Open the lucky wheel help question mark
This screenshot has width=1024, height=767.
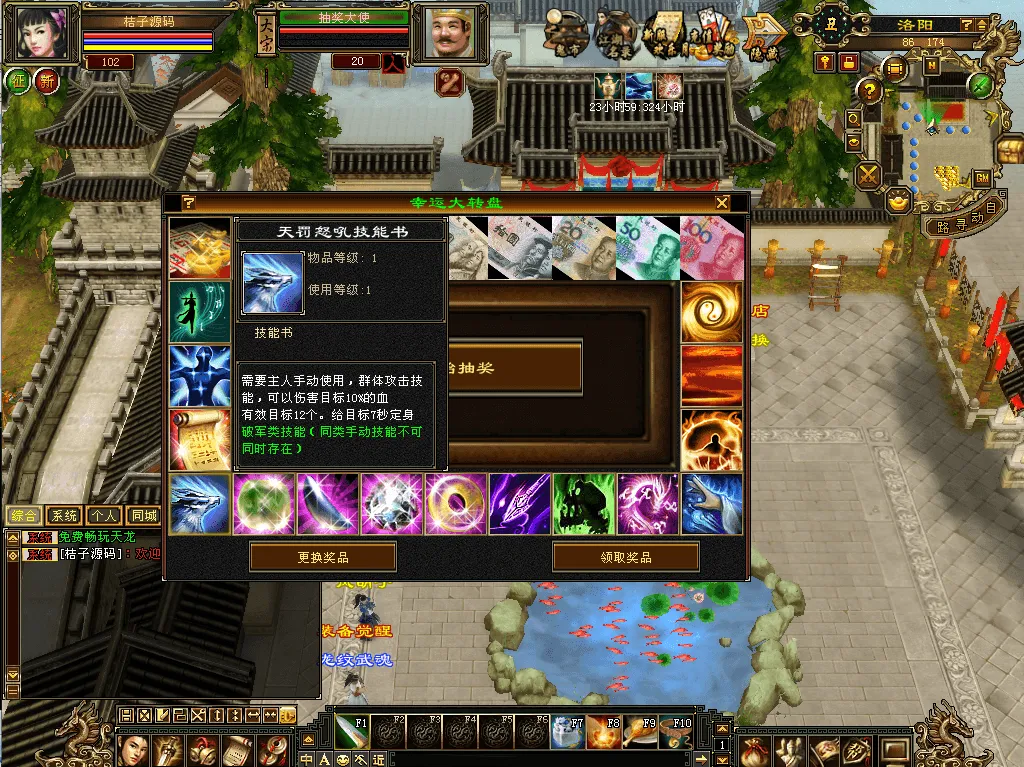coord(189,203)
